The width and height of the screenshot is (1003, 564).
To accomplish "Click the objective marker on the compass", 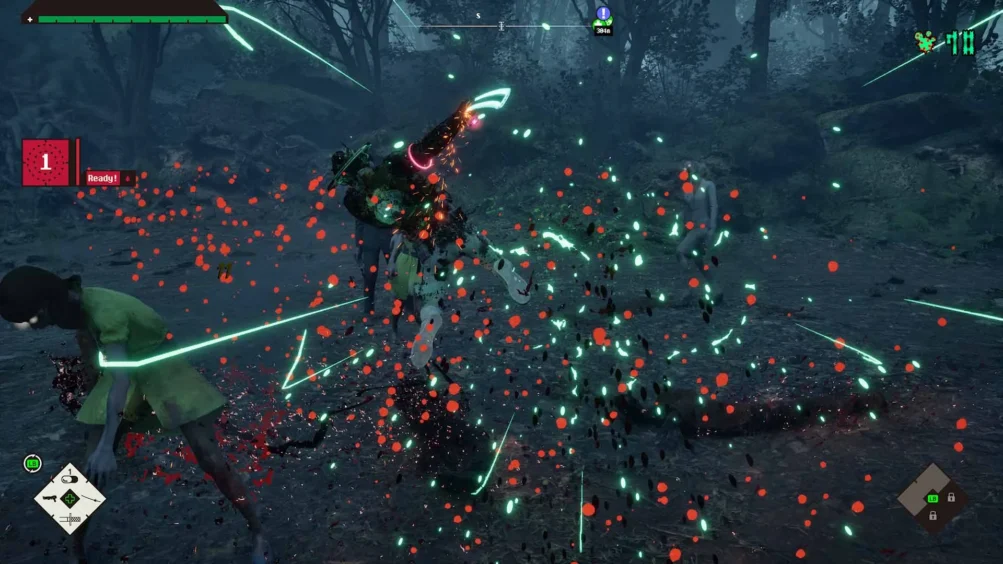I will click(x=602, y=14).
